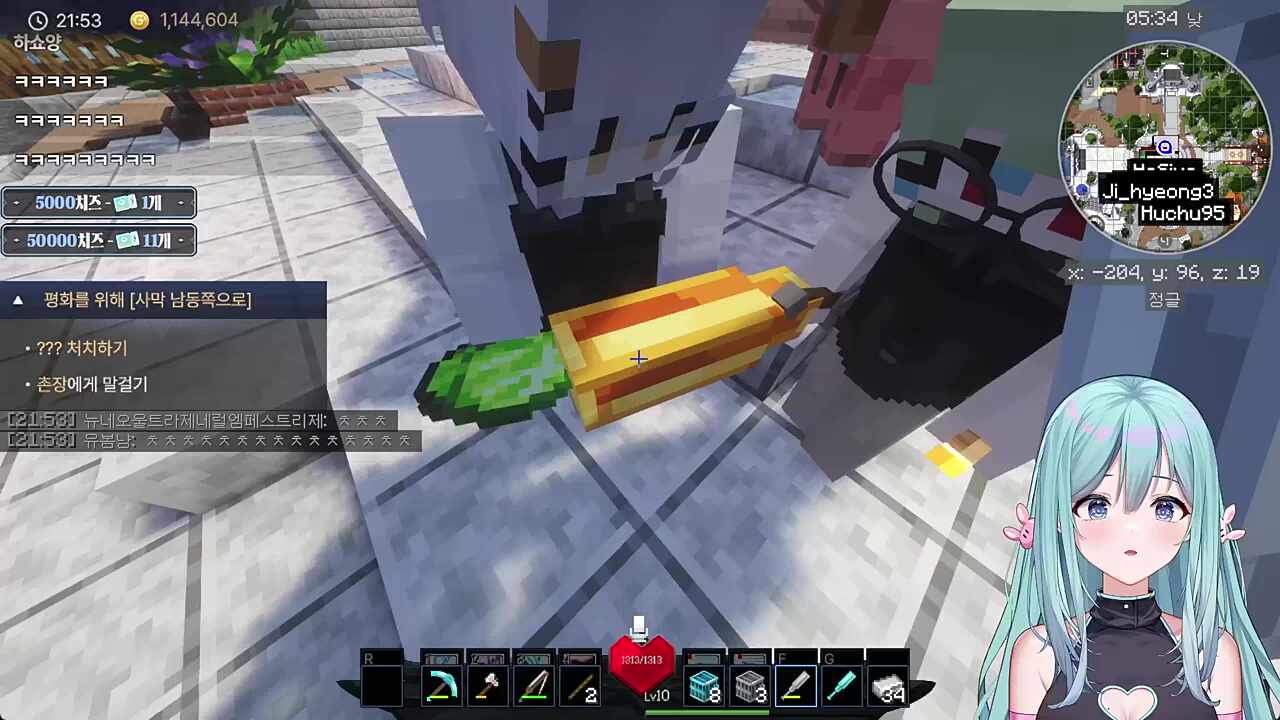Screen dimensions: 1280x720
Task: Click the 50000 치즈 donation banner
Action: pyautogui.click(x=98, y=240)
